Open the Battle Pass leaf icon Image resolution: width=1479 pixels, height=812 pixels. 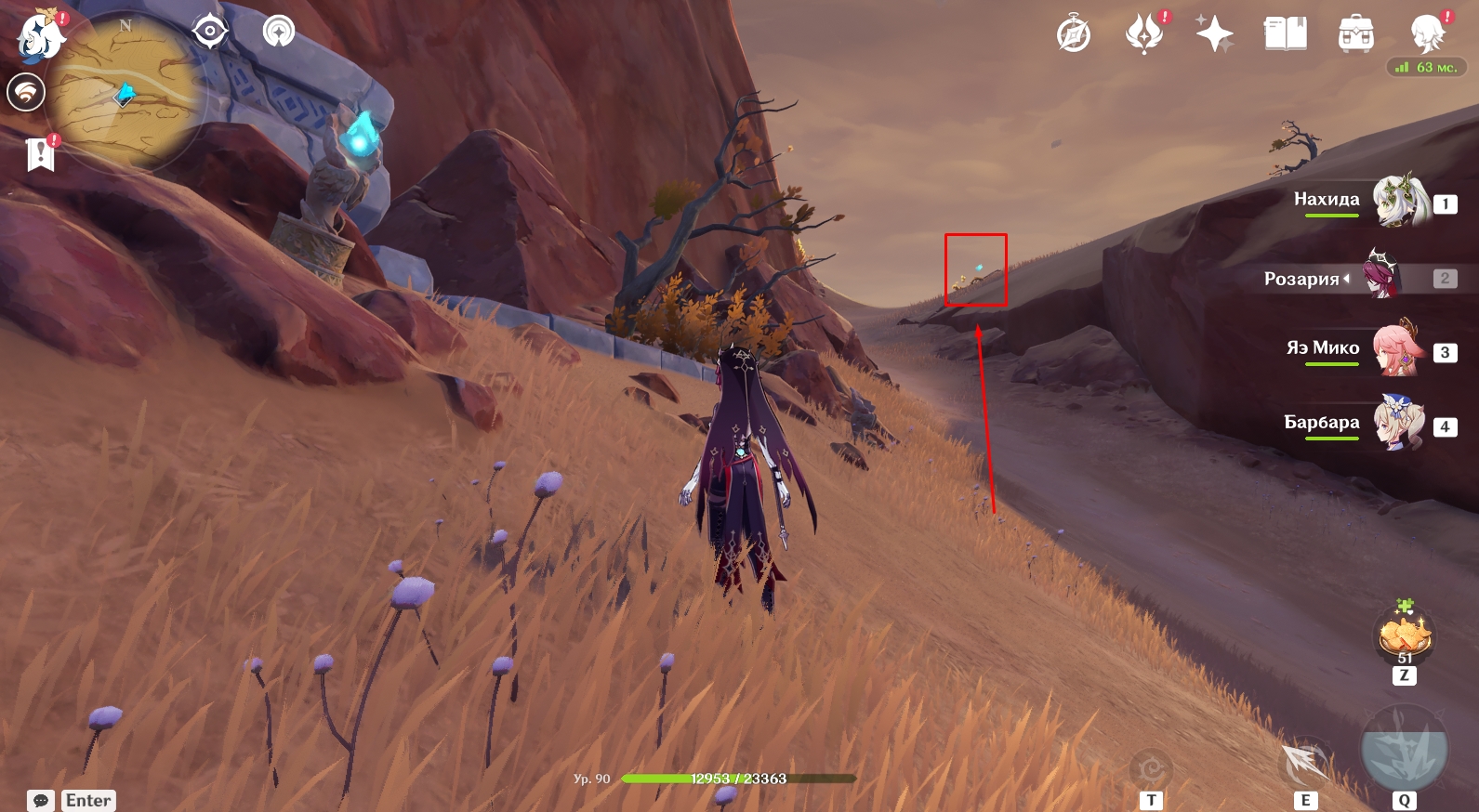point(1144,34)
